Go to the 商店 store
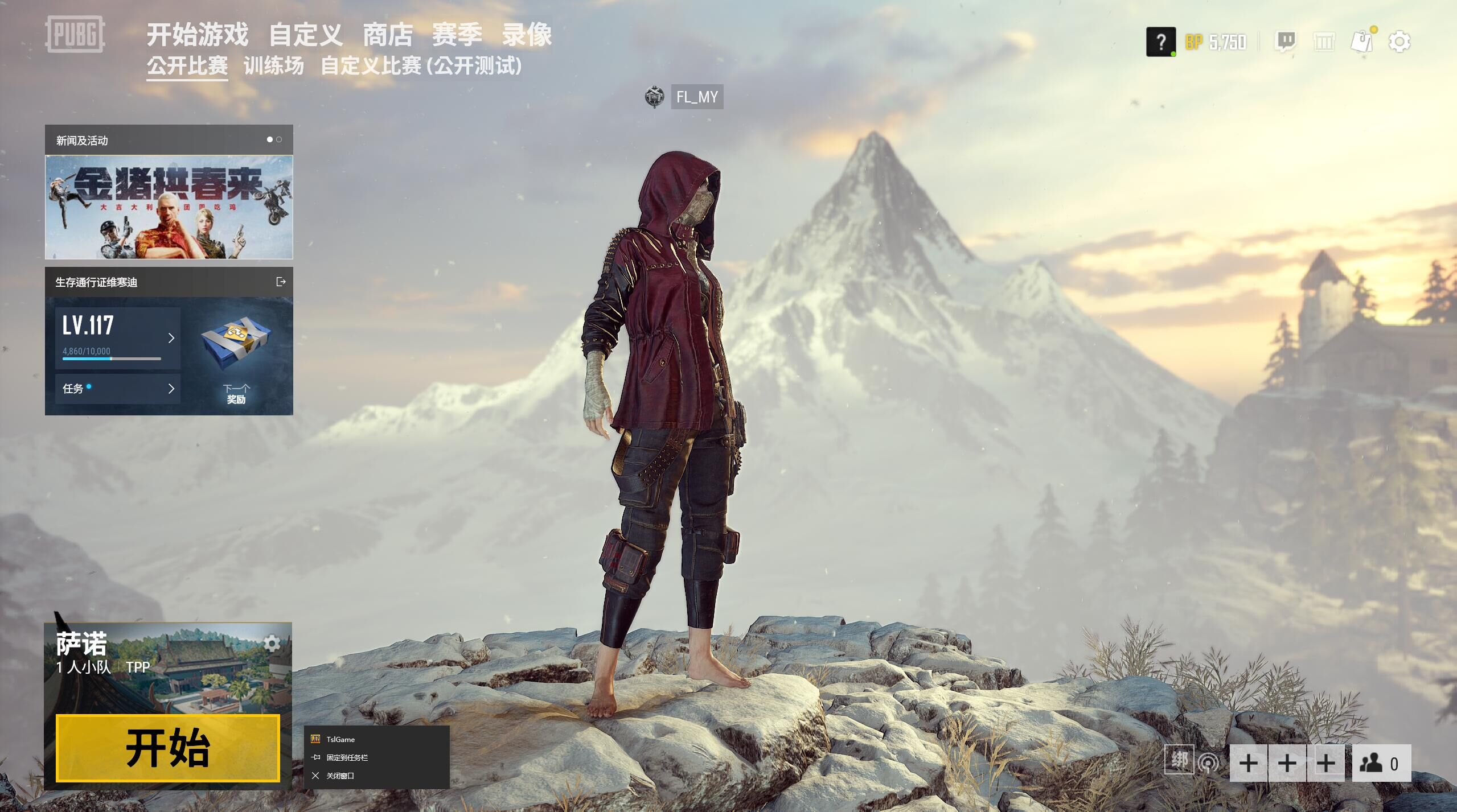 [x=388, y=35]
